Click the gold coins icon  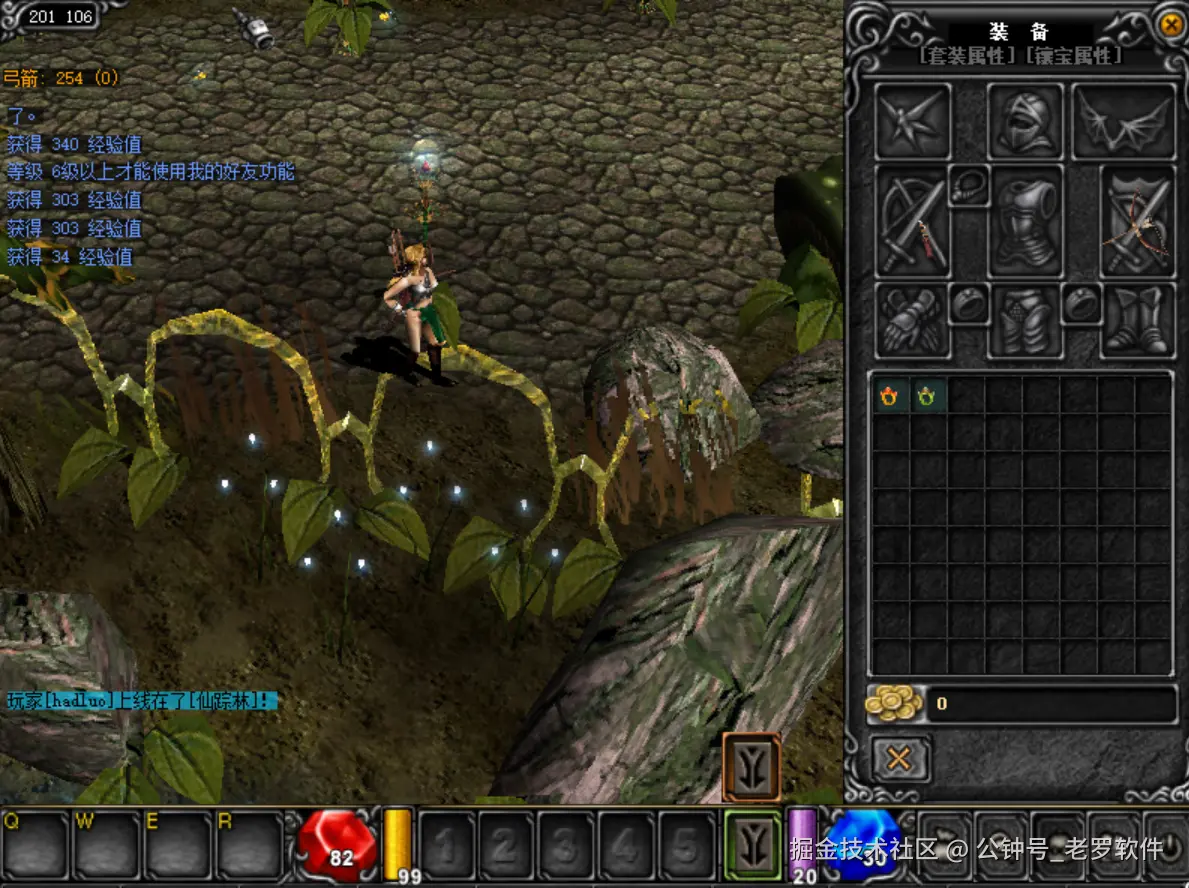893,704
